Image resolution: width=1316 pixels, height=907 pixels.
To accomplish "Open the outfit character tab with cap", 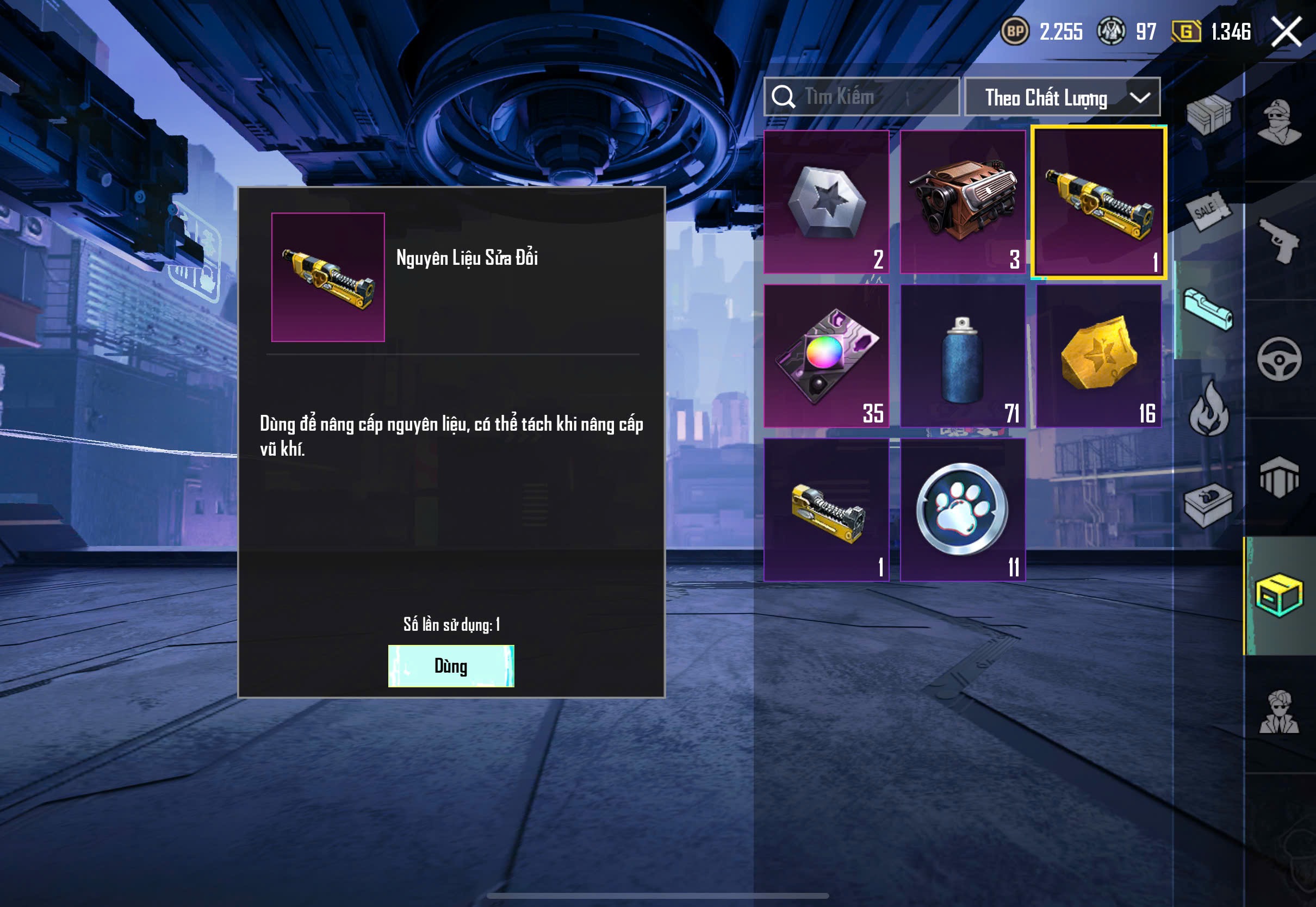I will (x=1279, y=122).
